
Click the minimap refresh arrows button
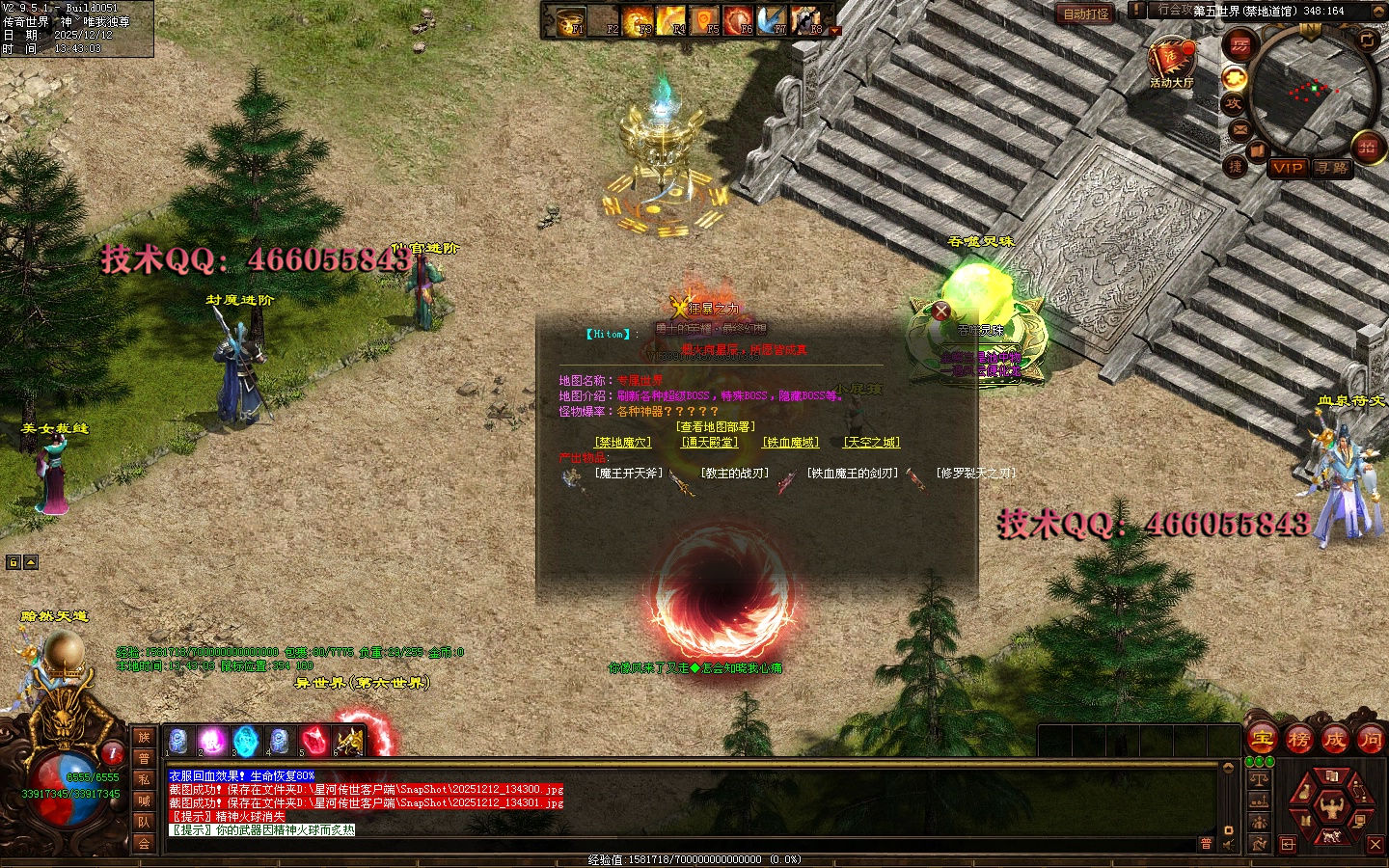pyautogui.click(x=1367, y=41)
